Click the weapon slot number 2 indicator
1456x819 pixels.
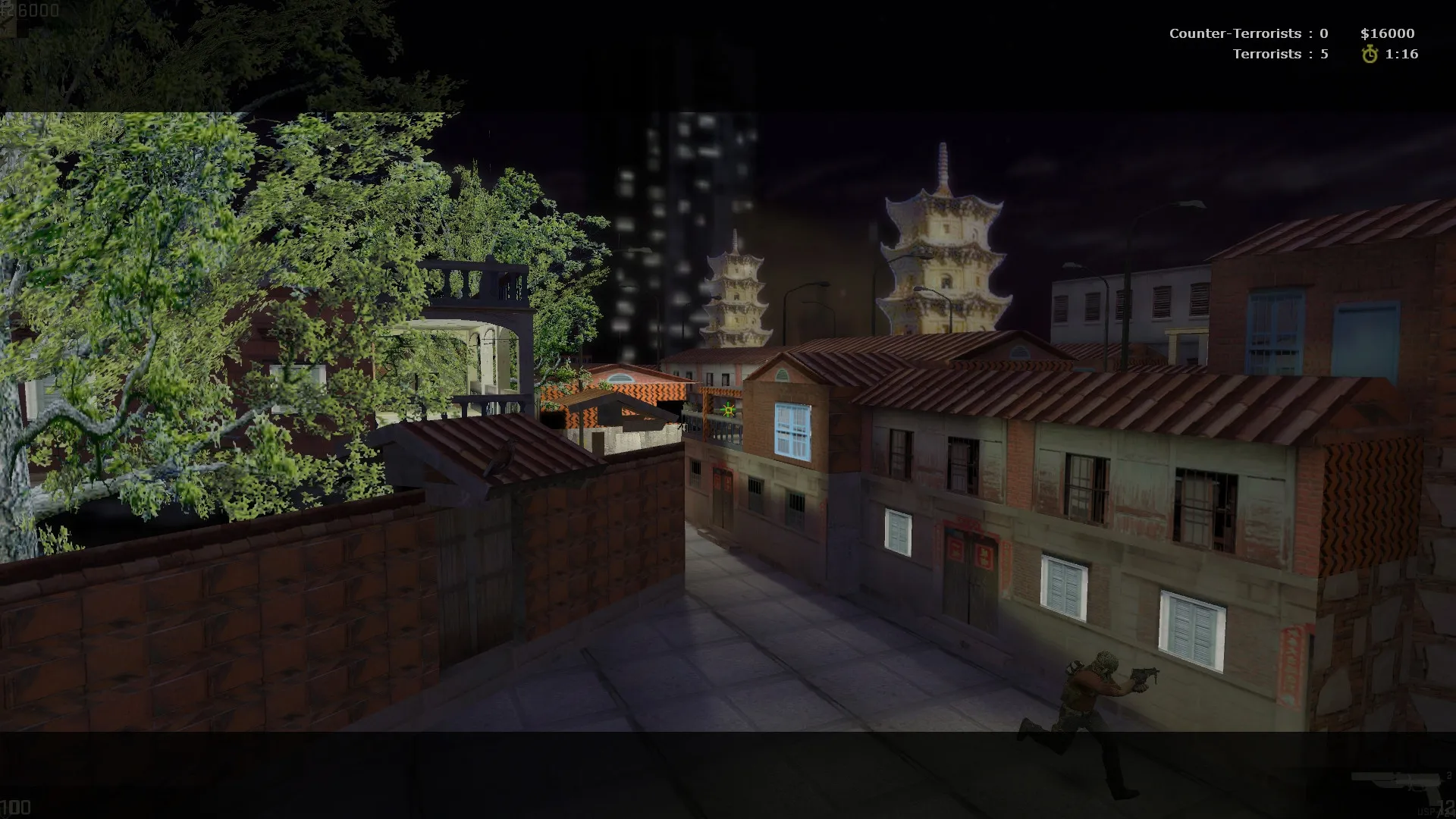(1448, 776)
